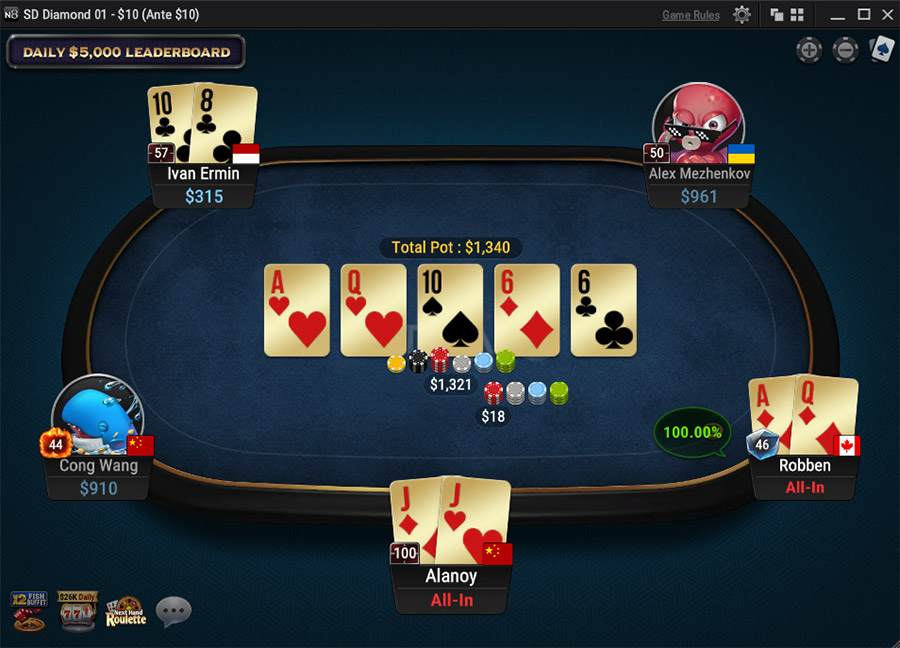The image size is (900, 648).
Task: Launch Next Hand Roulette
Action: click(126, 611)
